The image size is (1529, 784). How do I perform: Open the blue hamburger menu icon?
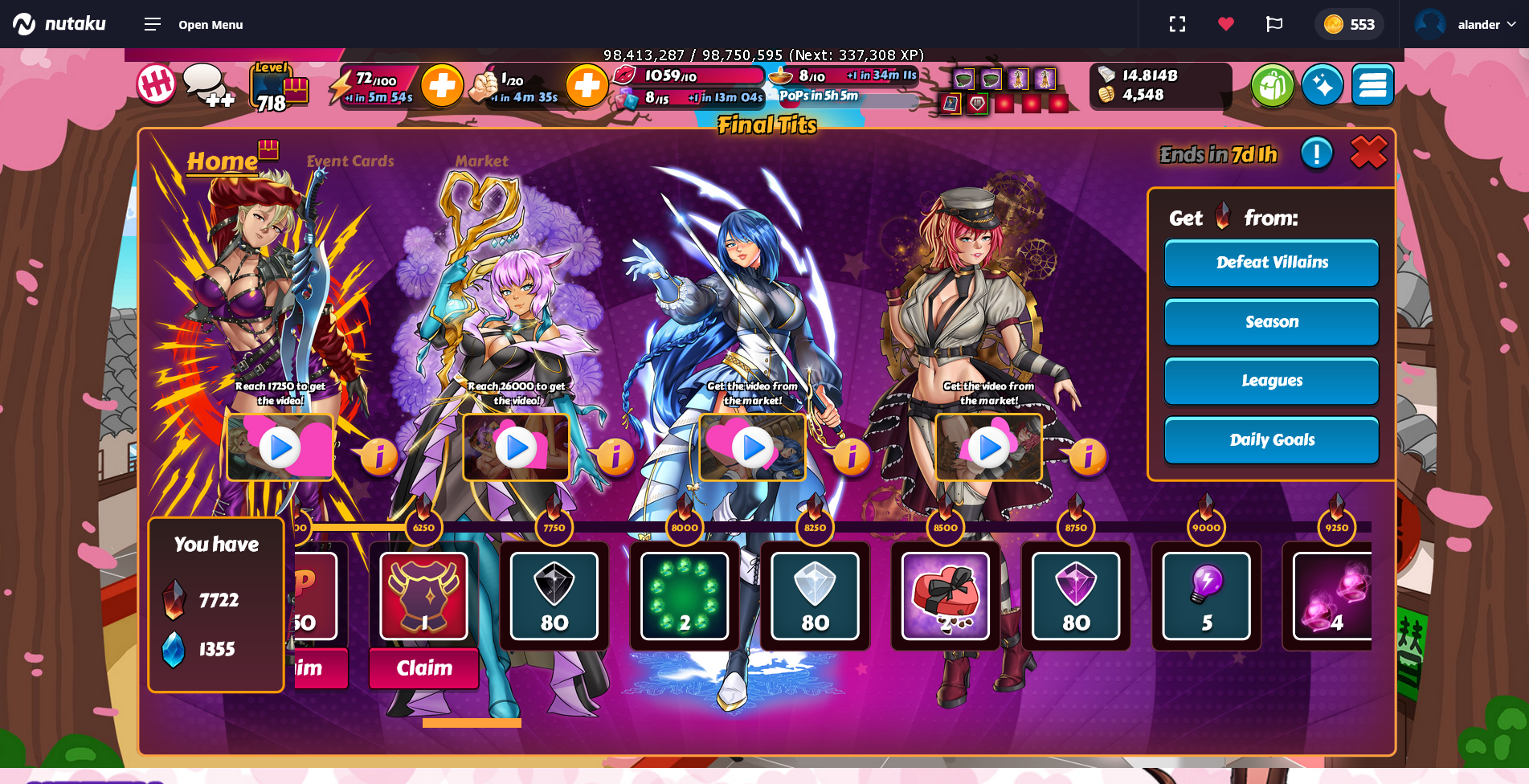point(1372,85)
